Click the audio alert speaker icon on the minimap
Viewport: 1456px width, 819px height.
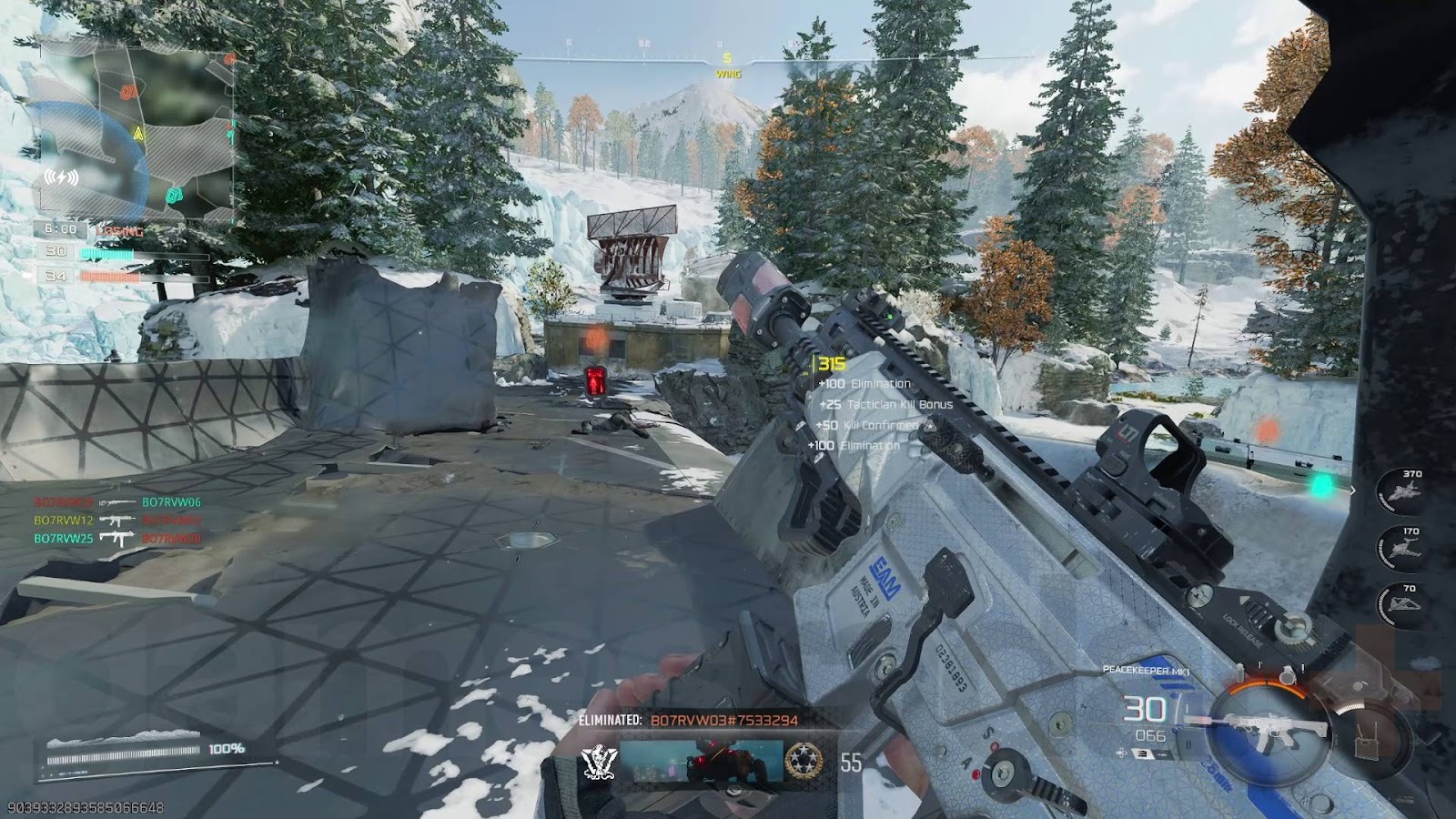(61, 175)
